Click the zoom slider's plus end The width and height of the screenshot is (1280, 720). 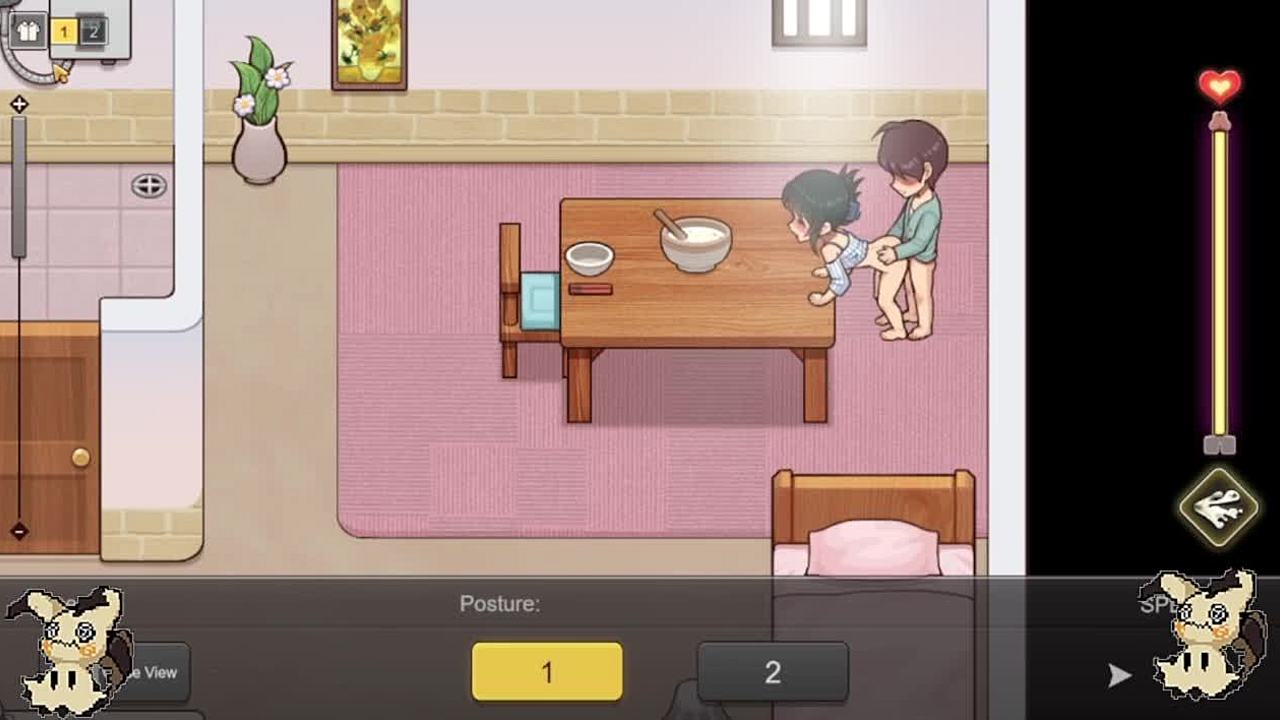[x=19, y=104]
